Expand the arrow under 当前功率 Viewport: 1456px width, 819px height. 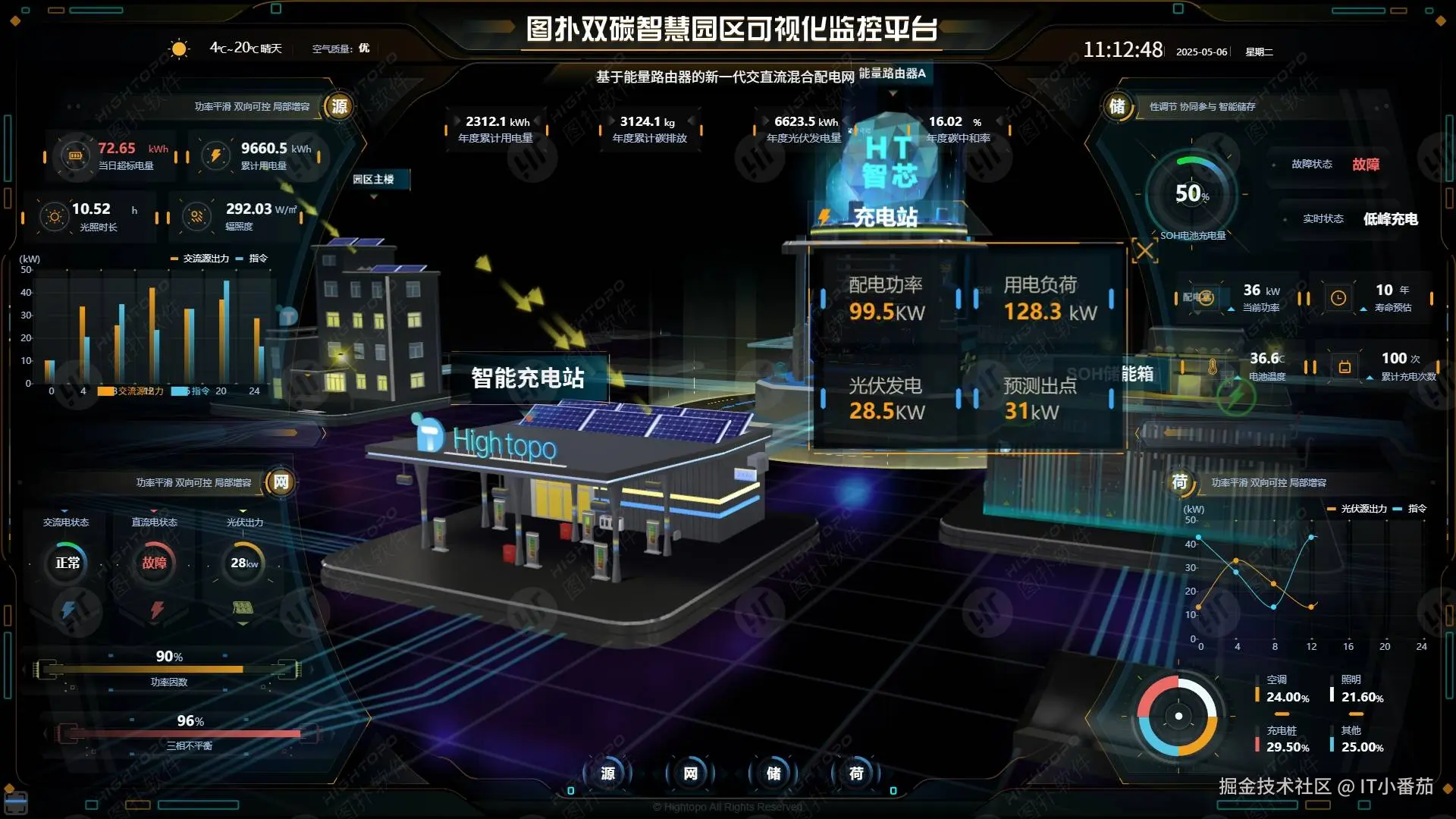coord(1232,309)
